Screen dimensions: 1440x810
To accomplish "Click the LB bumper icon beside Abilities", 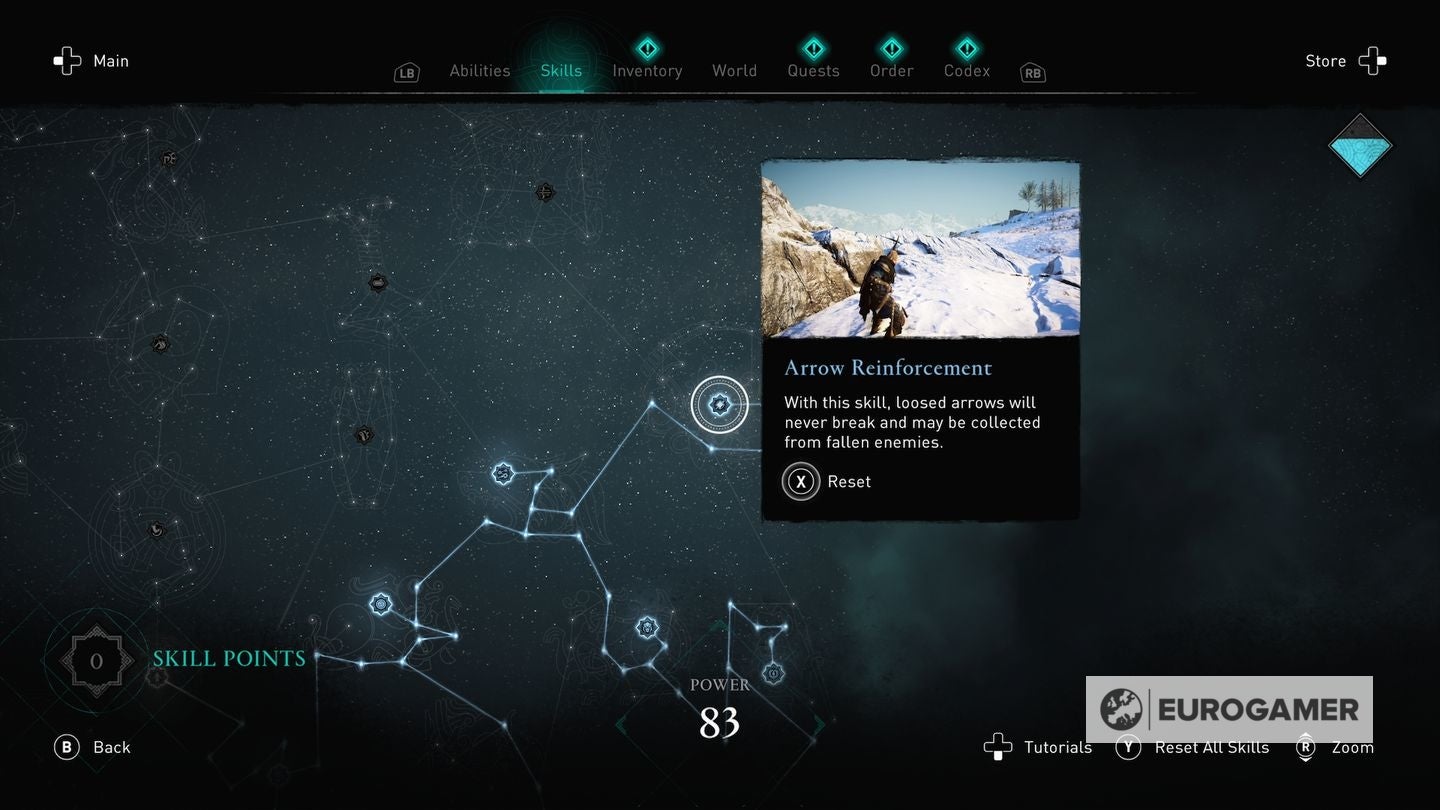I will (x=406, y=72).
